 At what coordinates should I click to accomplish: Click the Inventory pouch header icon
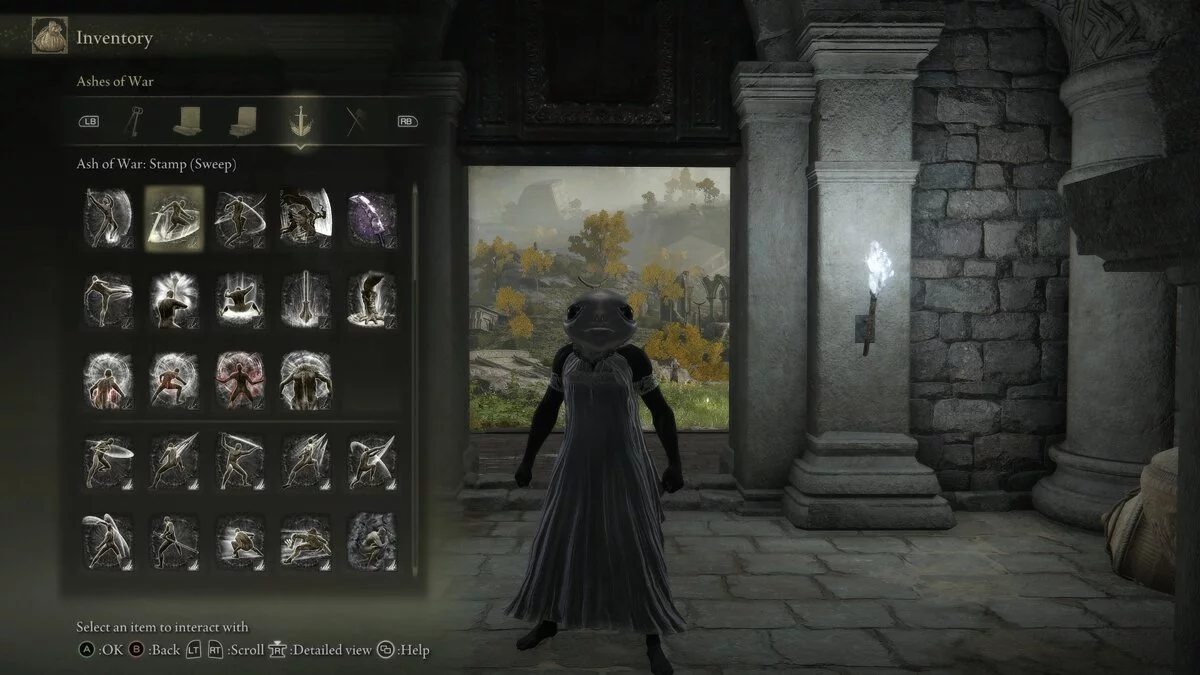click(44, 38)
